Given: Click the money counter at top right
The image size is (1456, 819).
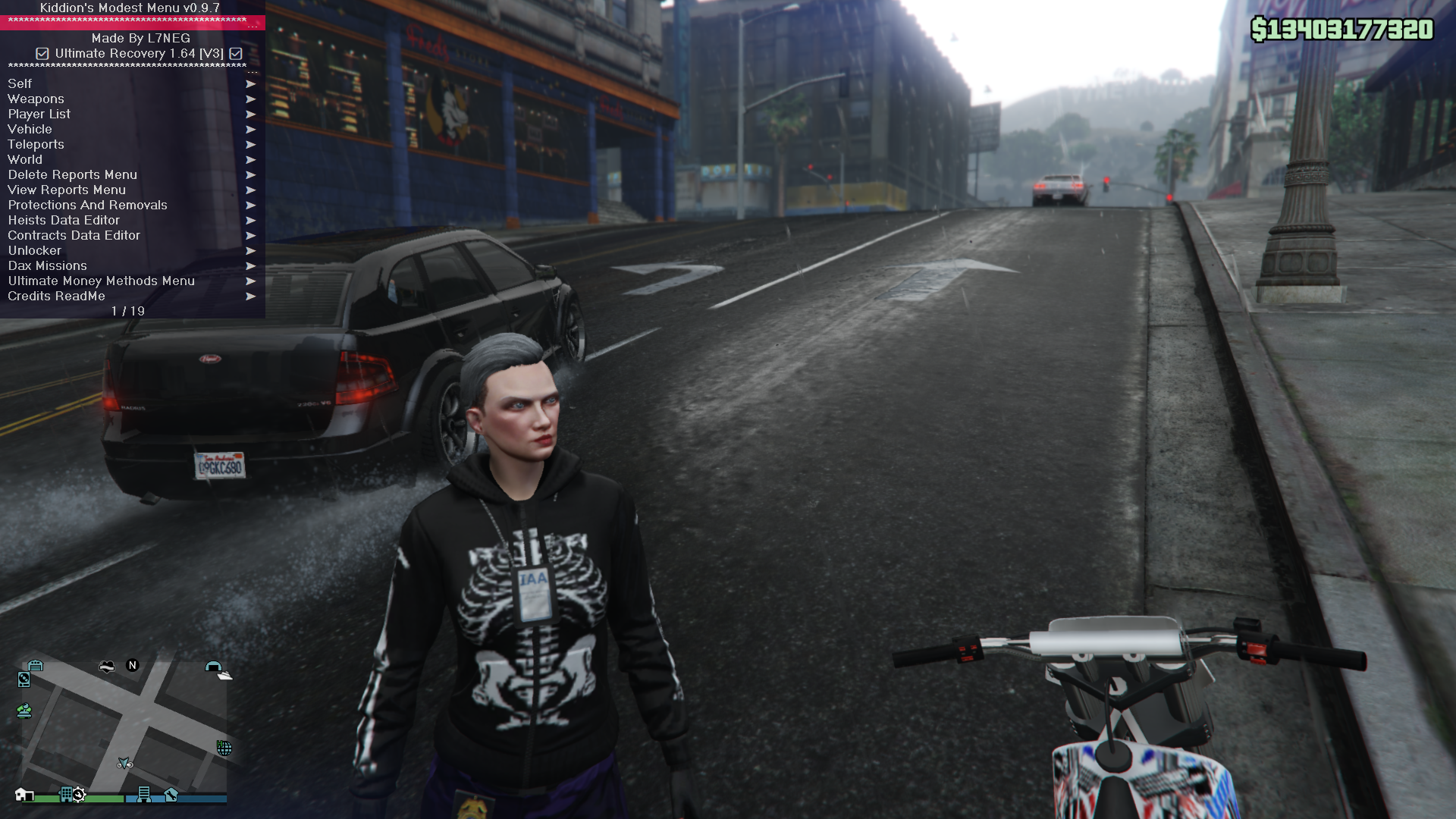Looking at the screenshot, I should [x=1342, y=30].
